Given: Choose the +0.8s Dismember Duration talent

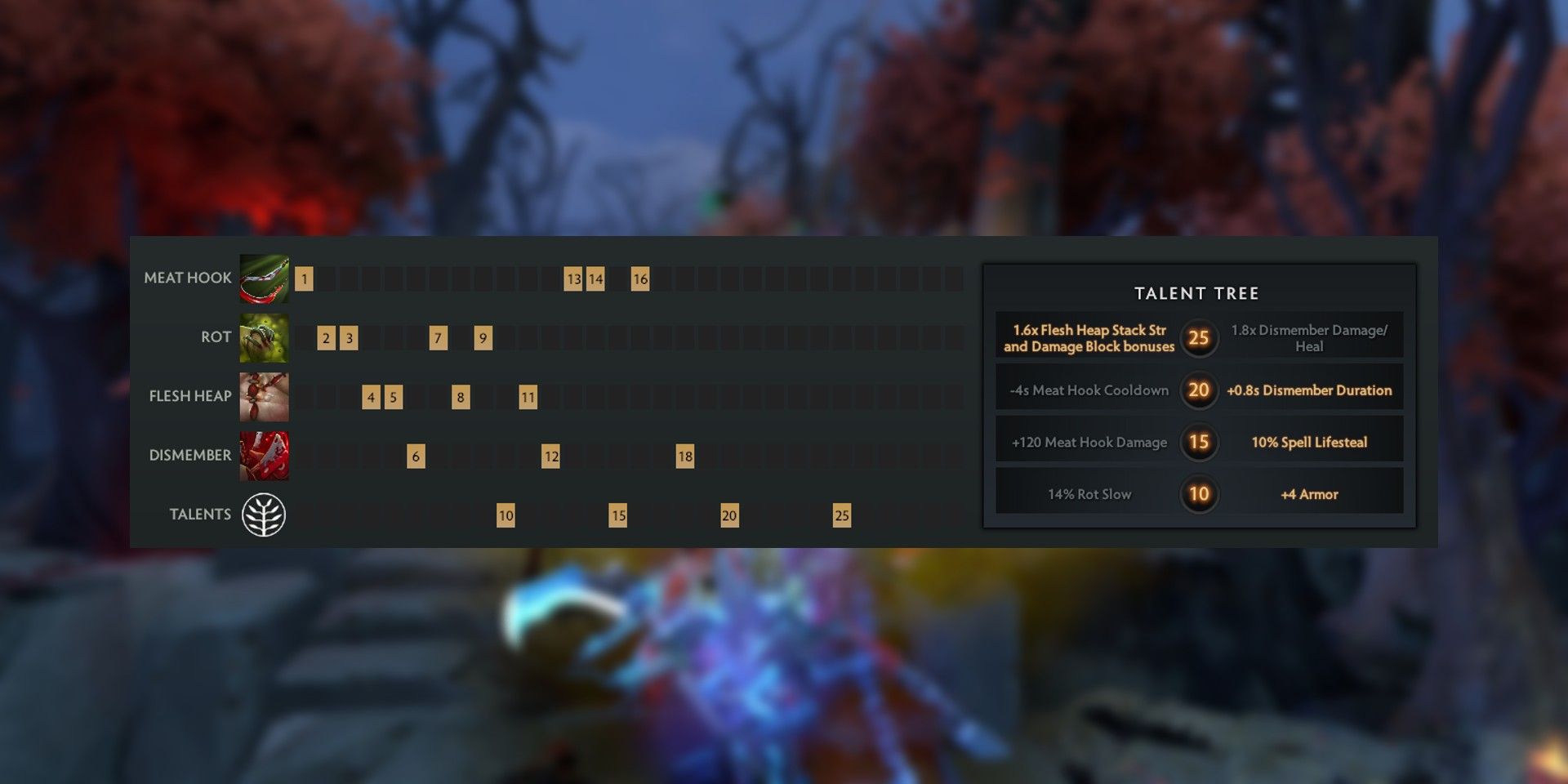Looking at the screenshot, I should tap(1310, 390).
